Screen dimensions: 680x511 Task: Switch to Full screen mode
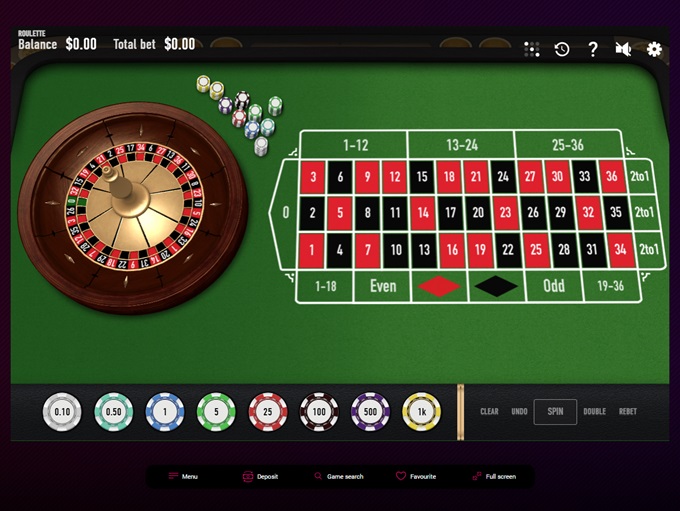[x=494, y=476]
